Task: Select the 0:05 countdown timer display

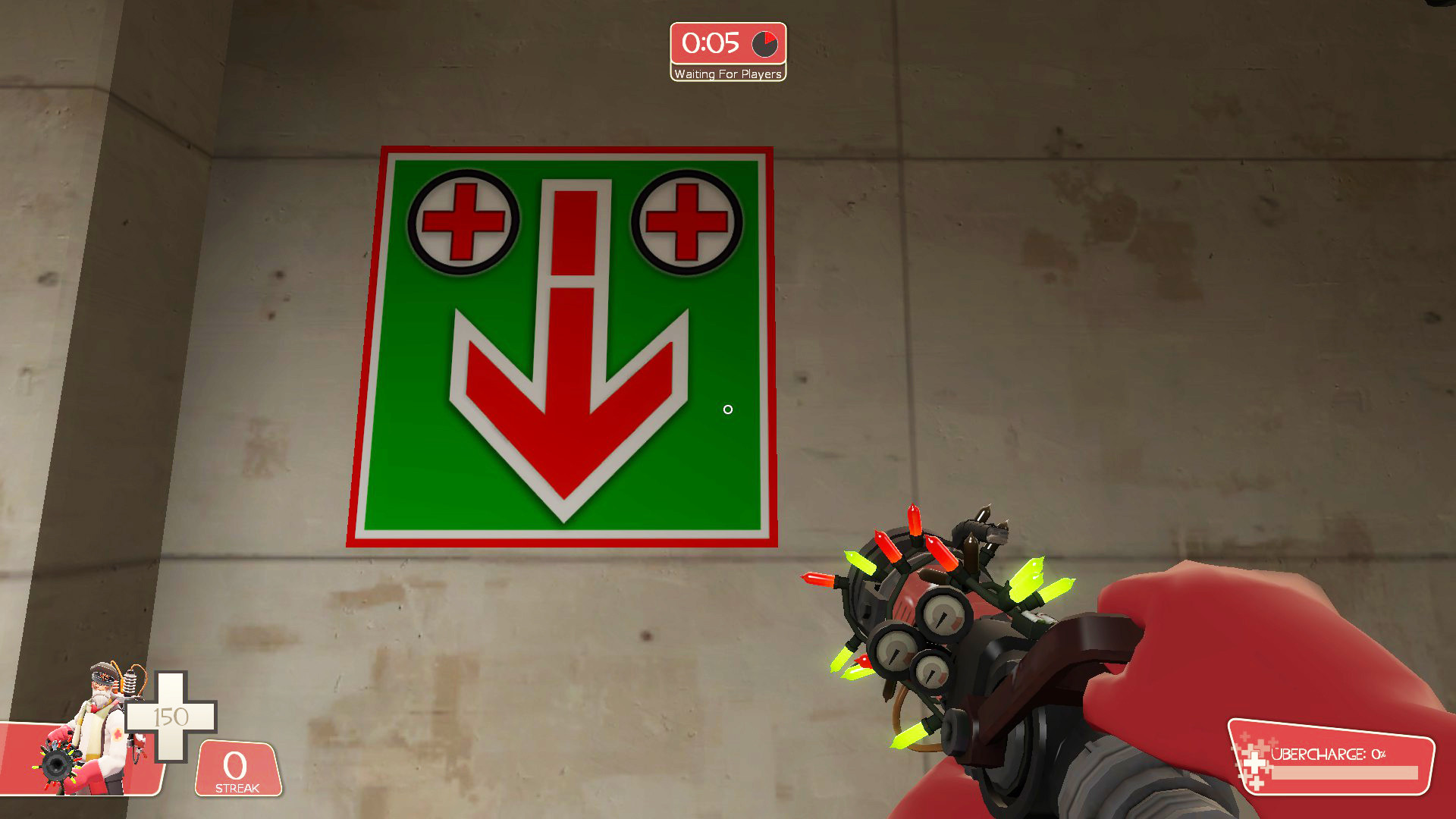Action: pyautogui.click(x=711, y=44)
